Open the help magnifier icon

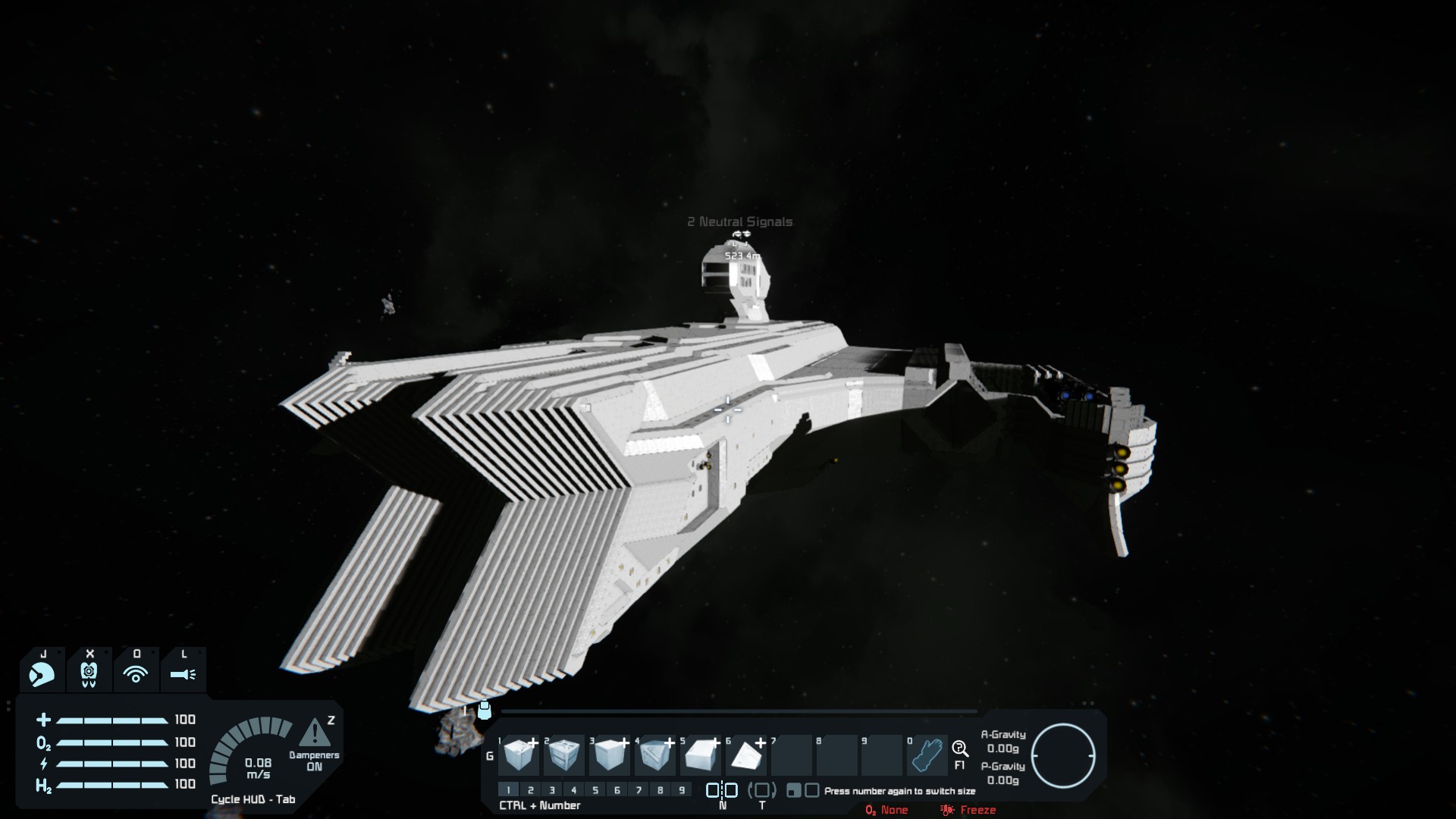(960, 749)
